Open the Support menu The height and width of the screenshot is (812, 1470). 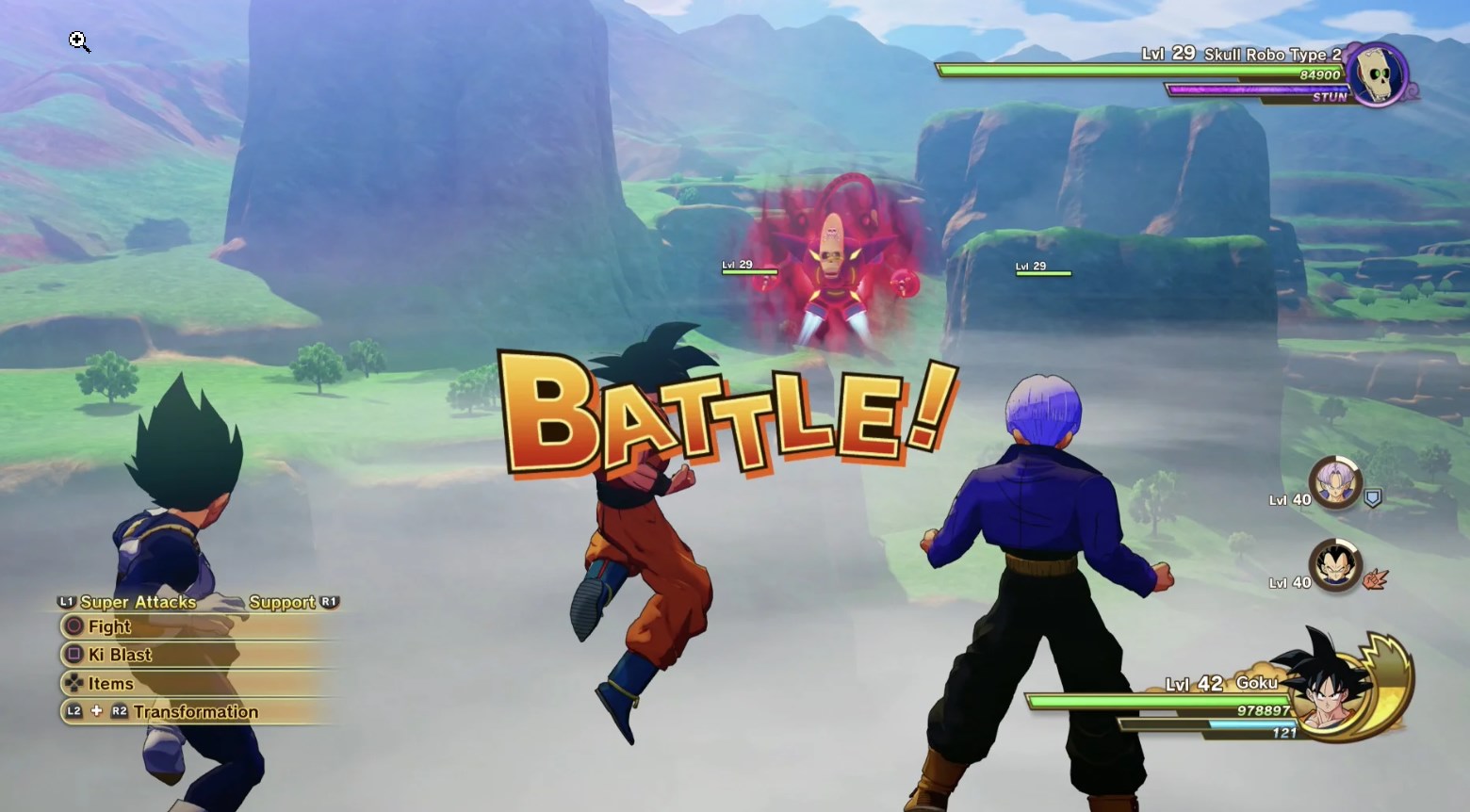(283, 602)
